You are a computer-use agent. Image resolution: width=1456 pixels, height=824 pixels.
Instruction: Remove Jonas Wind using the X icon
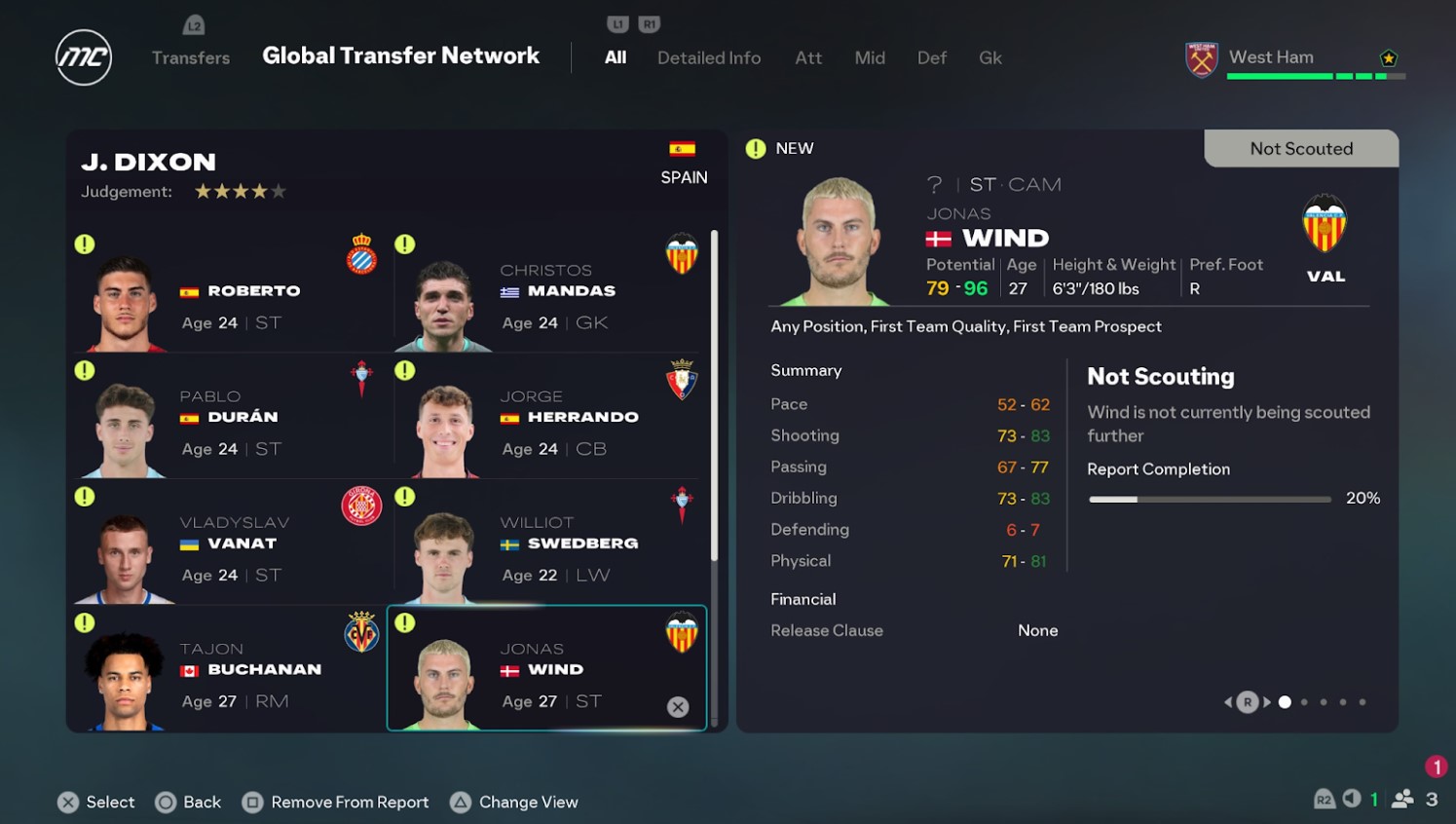[678, 707]
